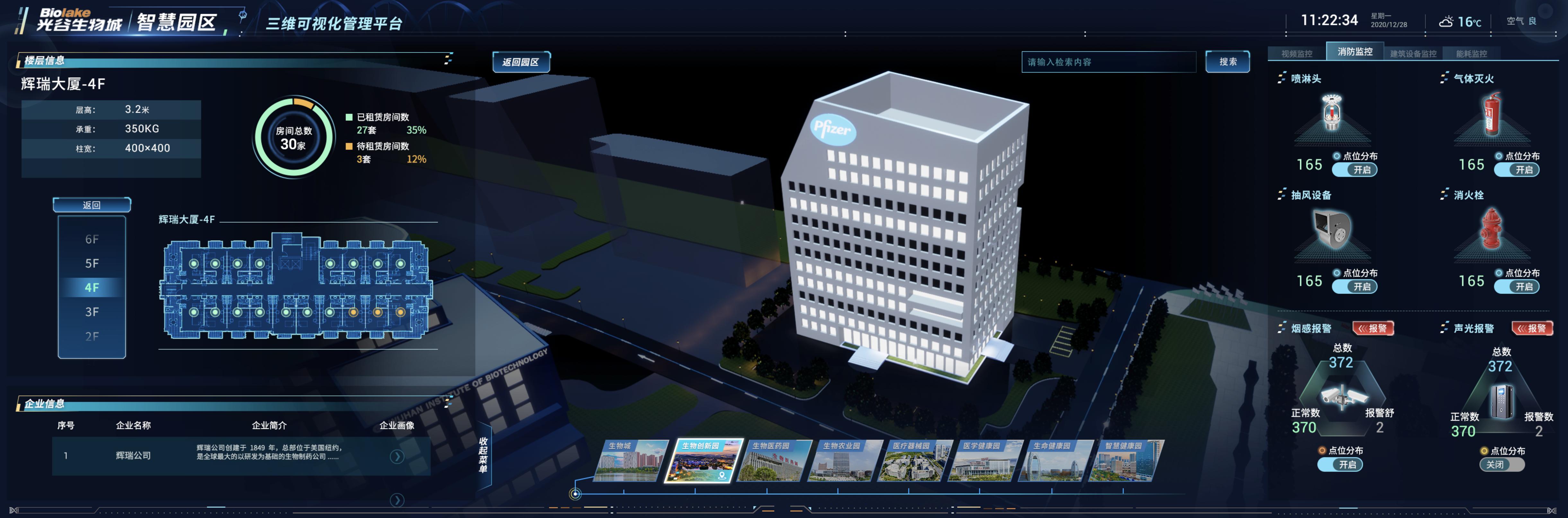Select floor 6F in the floor list

coord(92,239)
